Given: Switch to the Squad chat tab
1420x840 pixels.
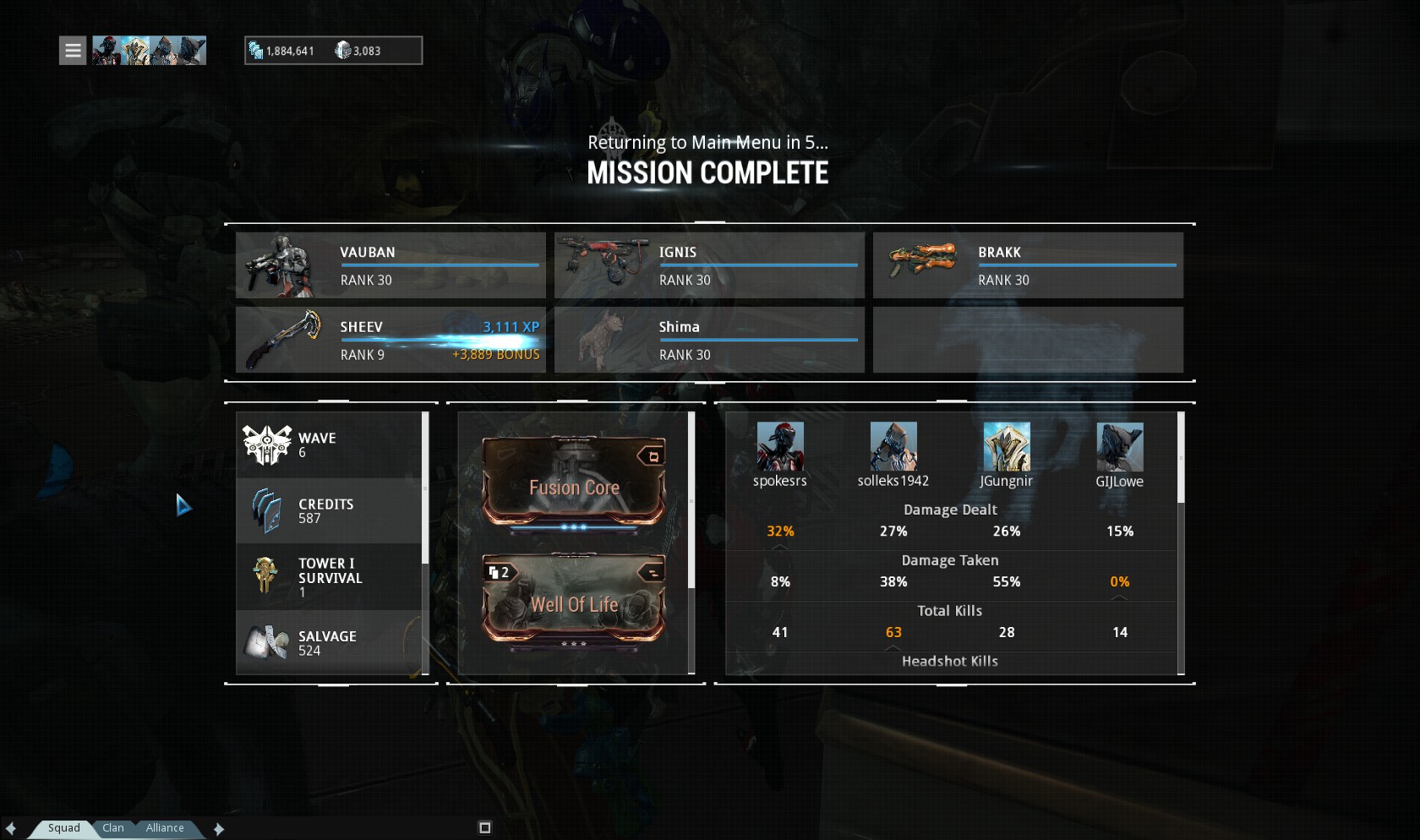Looking at the screenshot, I should pyautogui.click(x=63, y=828).
